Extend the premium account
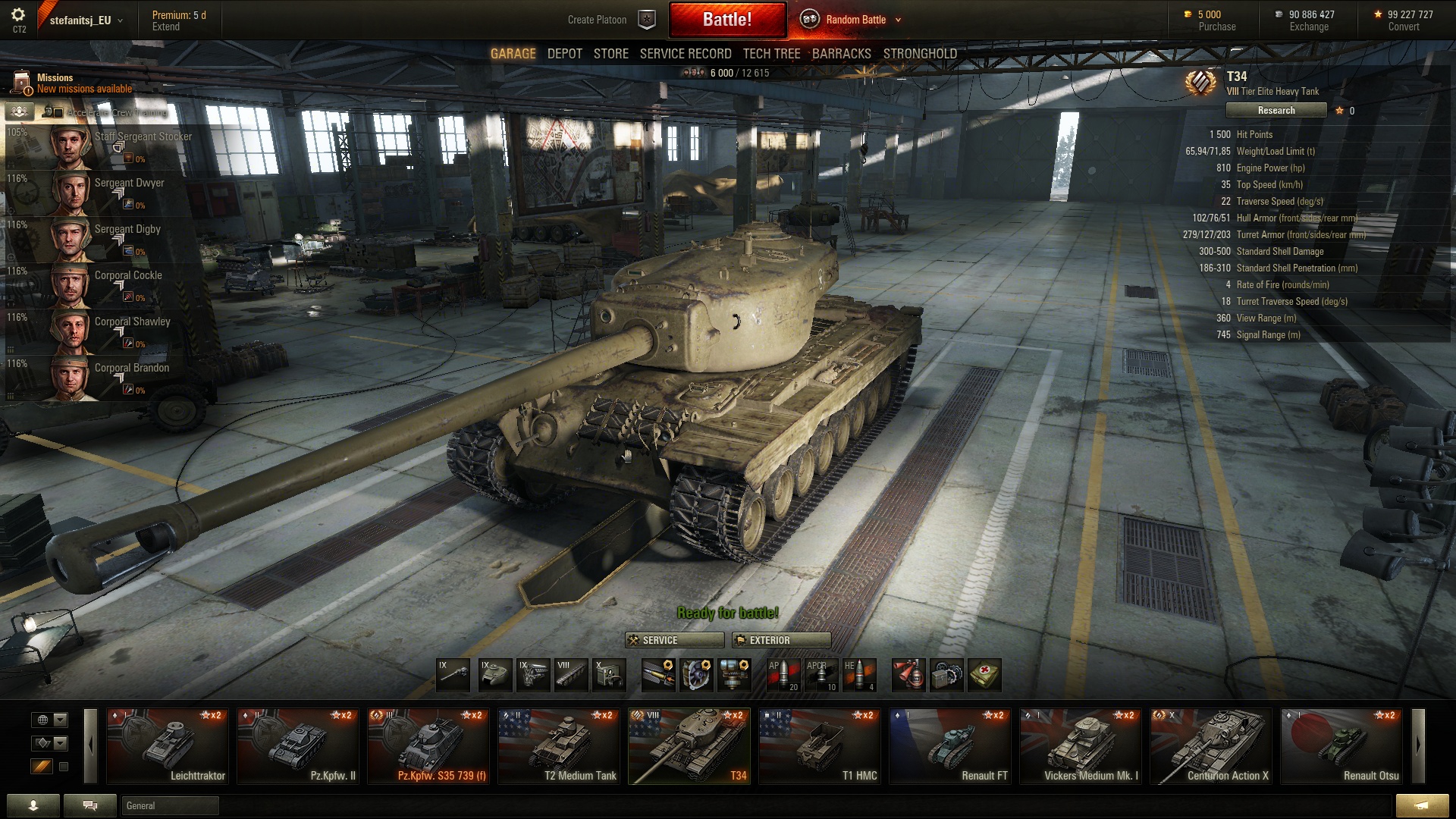 (166, 27)
